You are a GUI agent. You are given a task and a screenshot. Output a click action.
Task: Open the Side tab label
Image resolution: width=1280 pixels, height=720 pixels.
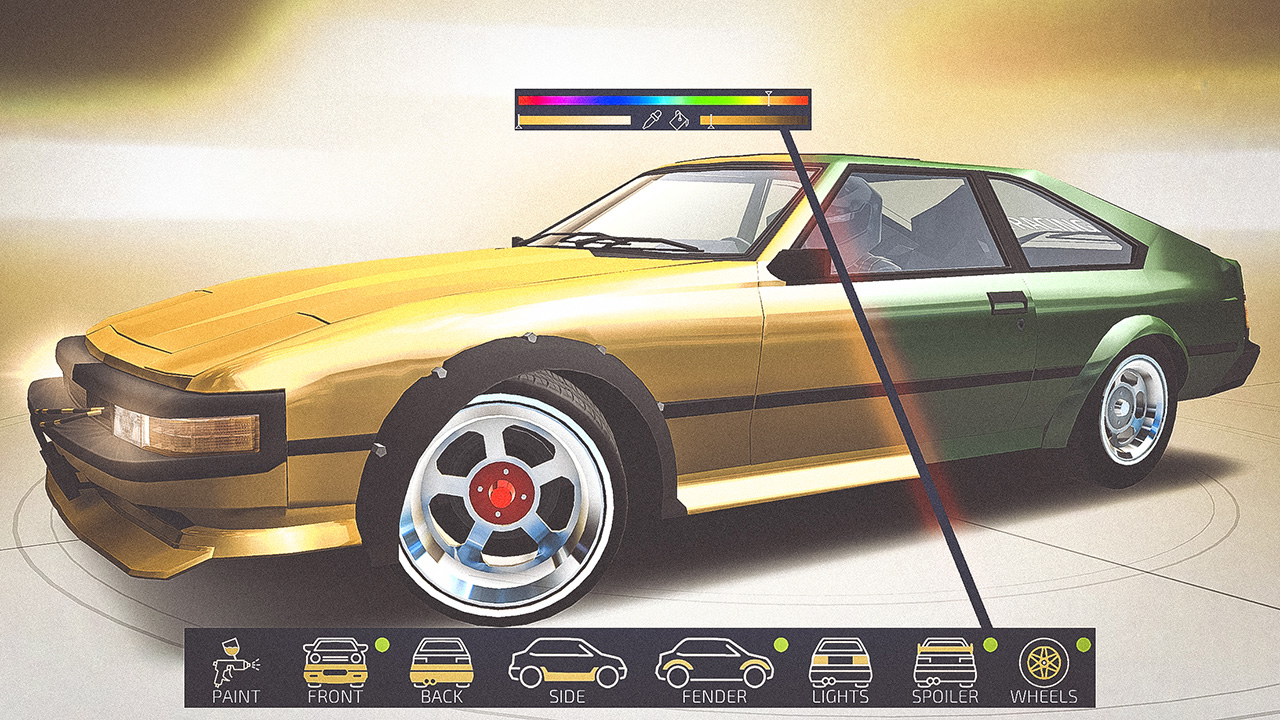[x=567, y=697]
